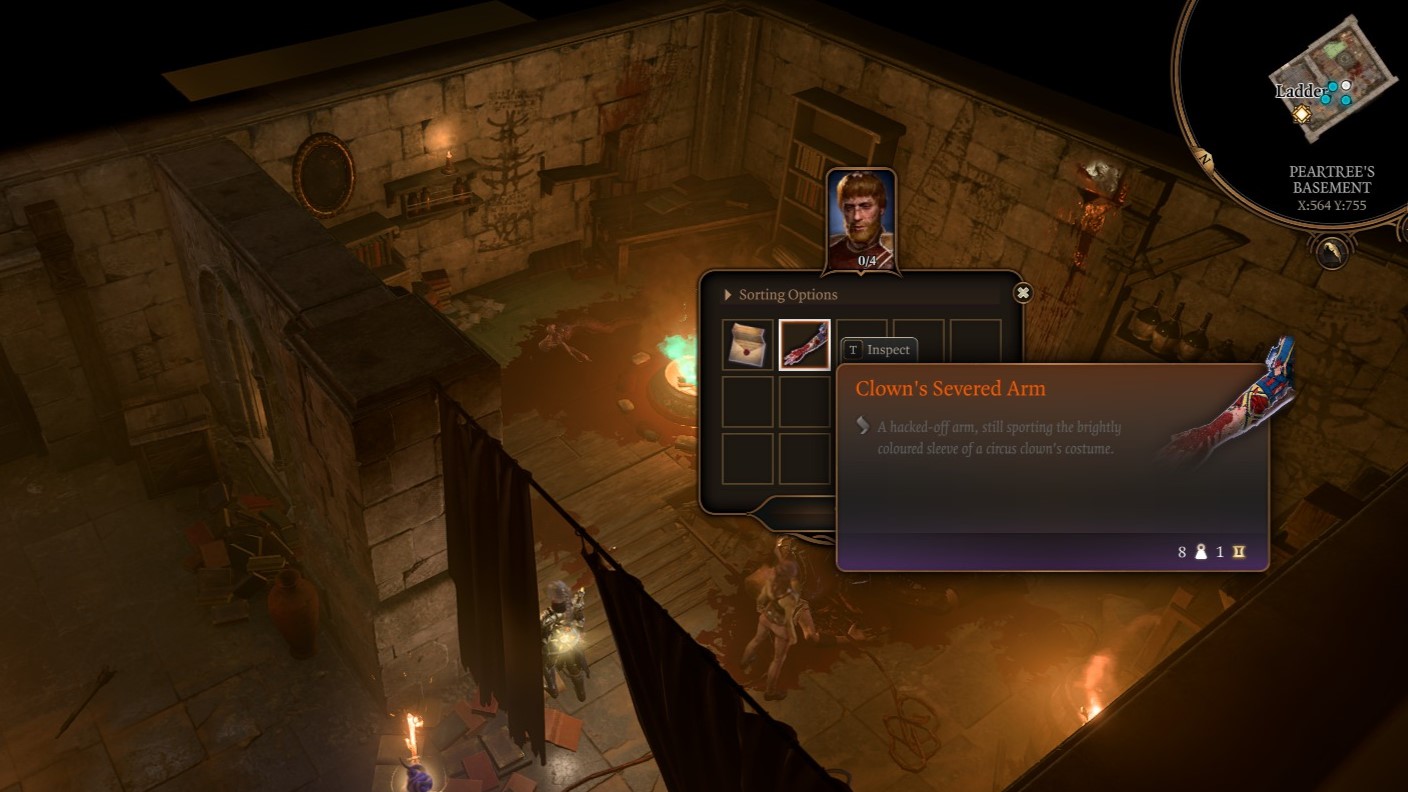Click the compass N indicator on the minimap ring
This screenshot has width=1408, height=792.
(1204, 158)
